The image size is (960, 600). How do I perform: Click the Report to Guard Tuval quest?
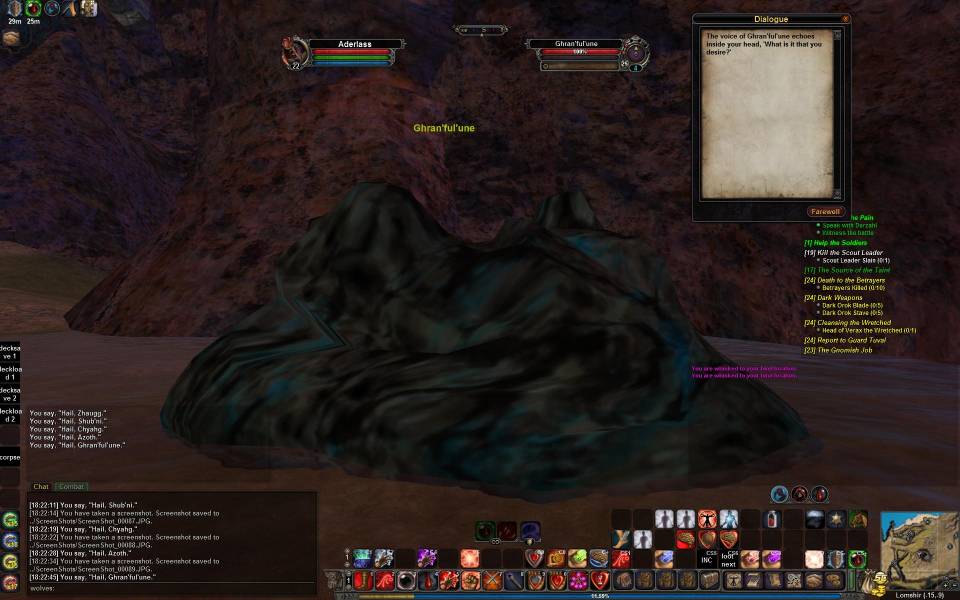pos(844,340)
